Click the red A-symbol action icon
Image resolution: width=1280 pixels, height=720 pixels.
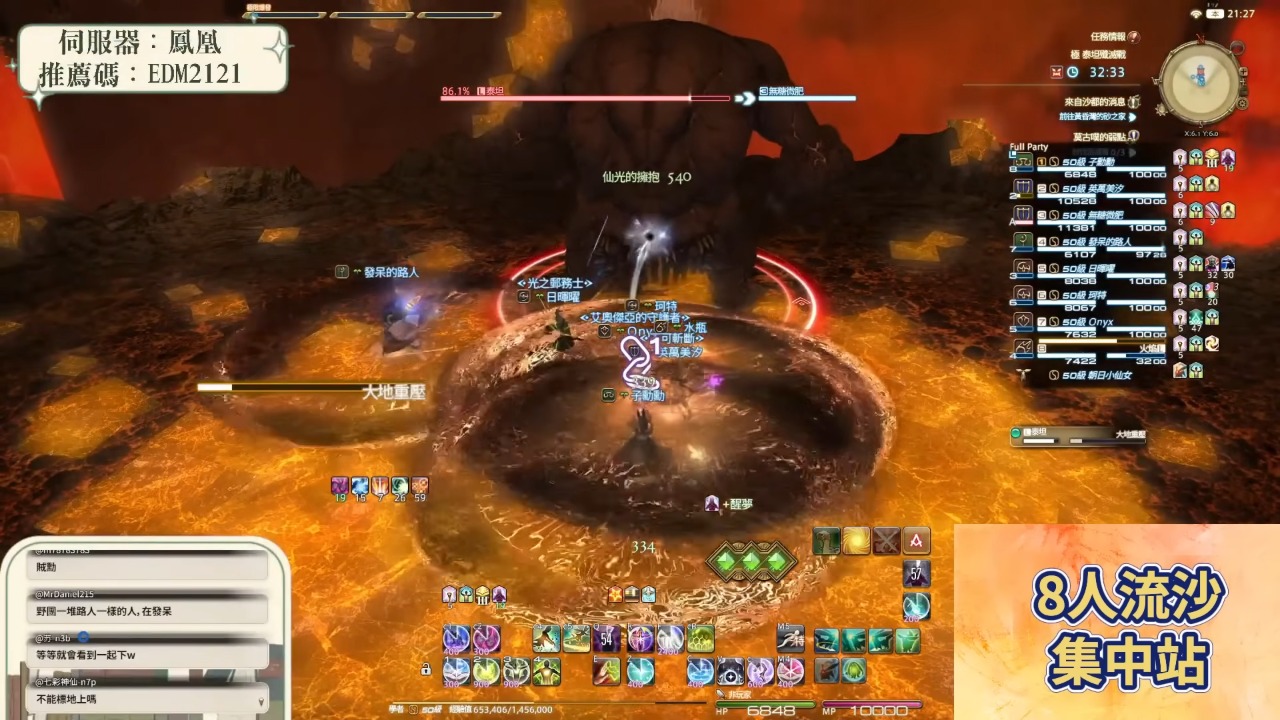916,541
